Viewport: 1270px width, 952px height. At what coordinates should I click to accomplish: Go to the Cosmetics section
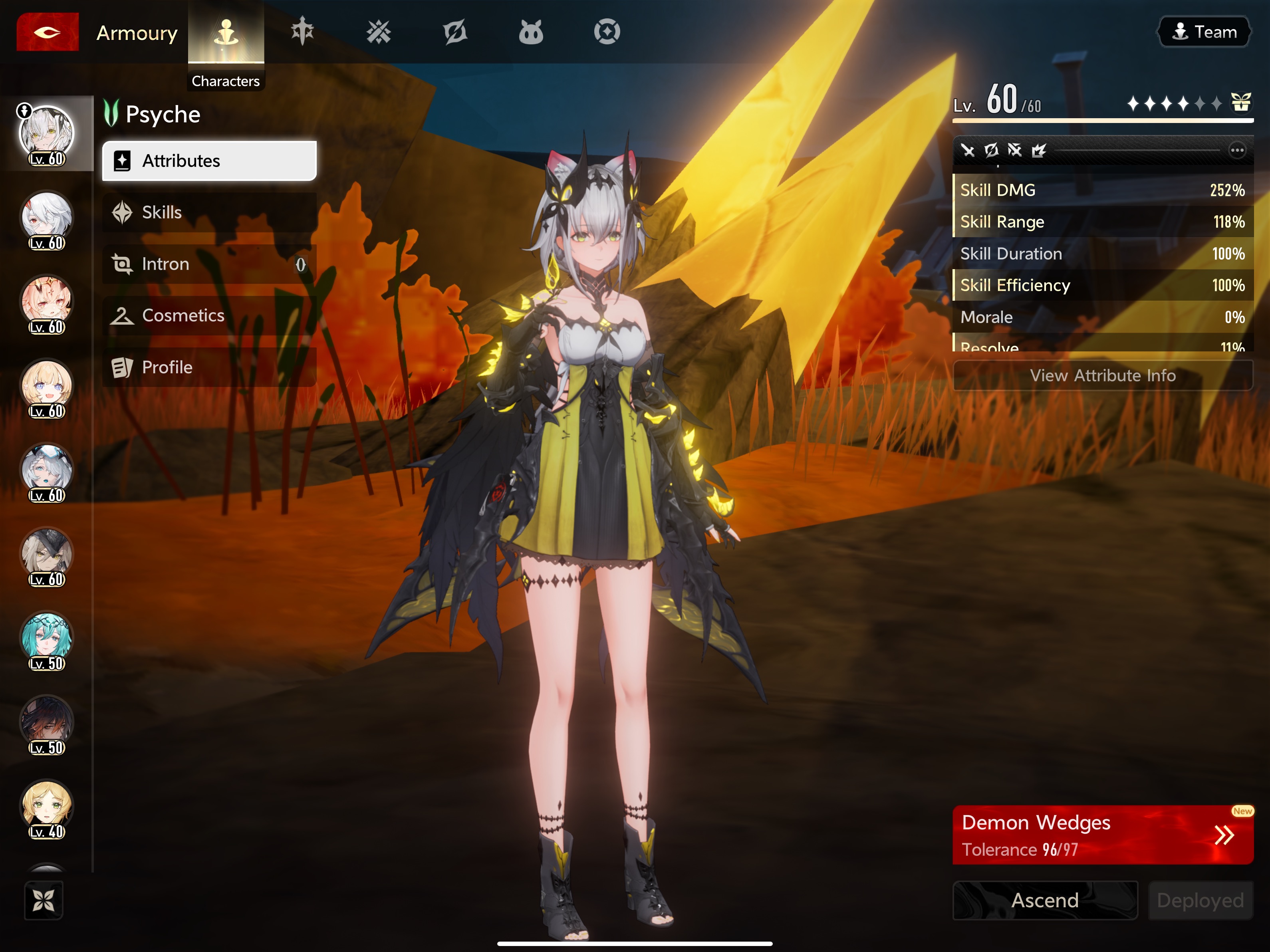(209, 316)
